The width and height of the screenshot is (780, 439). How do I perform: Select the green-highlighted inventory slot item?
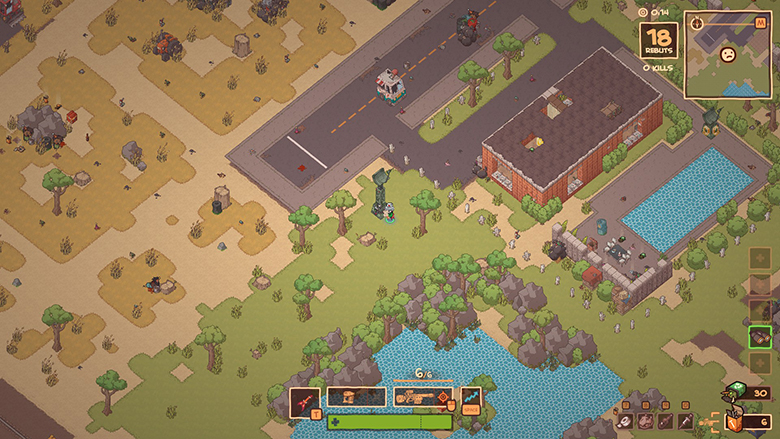click(x=760, y=337)
